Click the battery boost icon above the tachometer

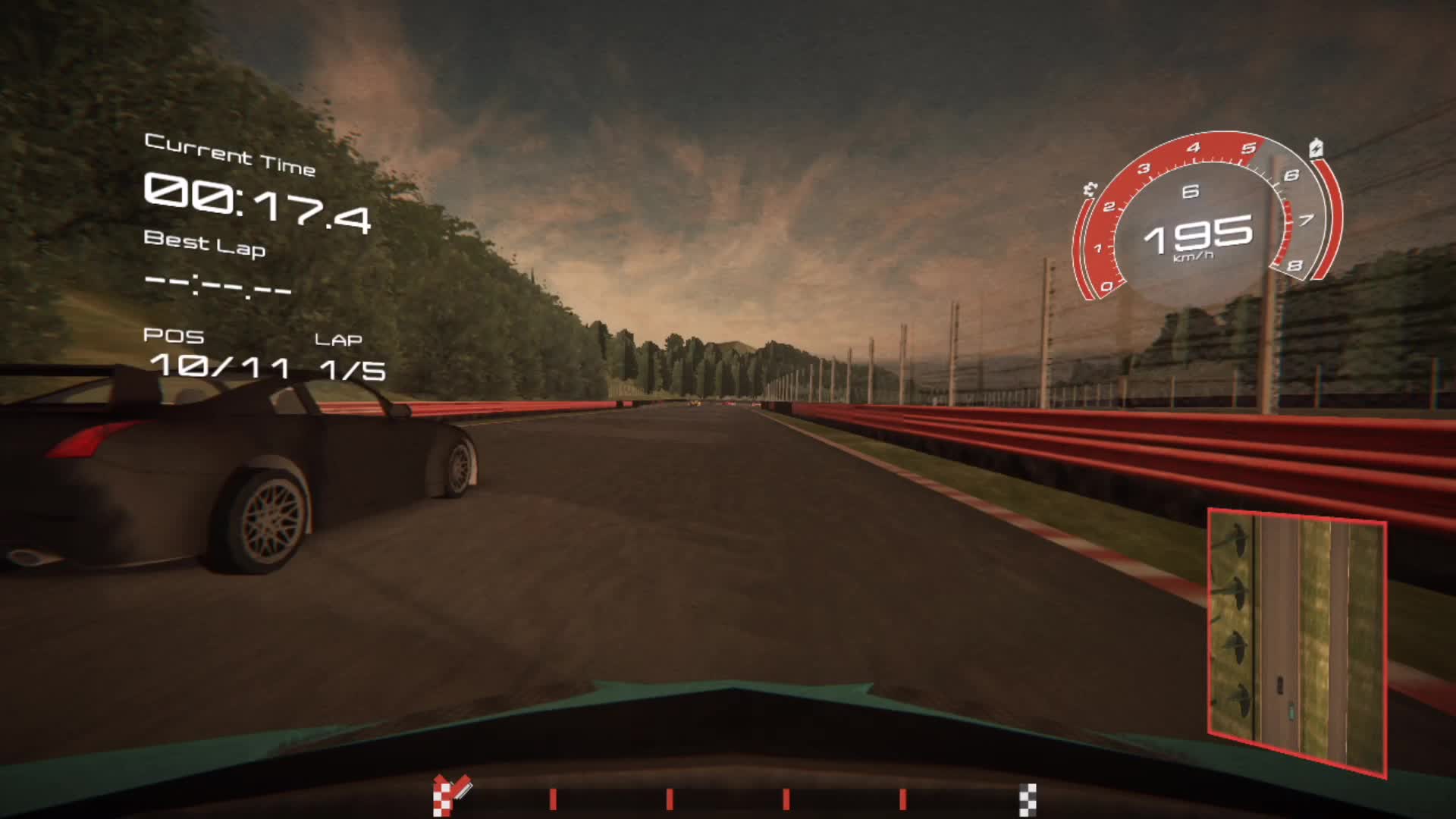click(1316, 149)
